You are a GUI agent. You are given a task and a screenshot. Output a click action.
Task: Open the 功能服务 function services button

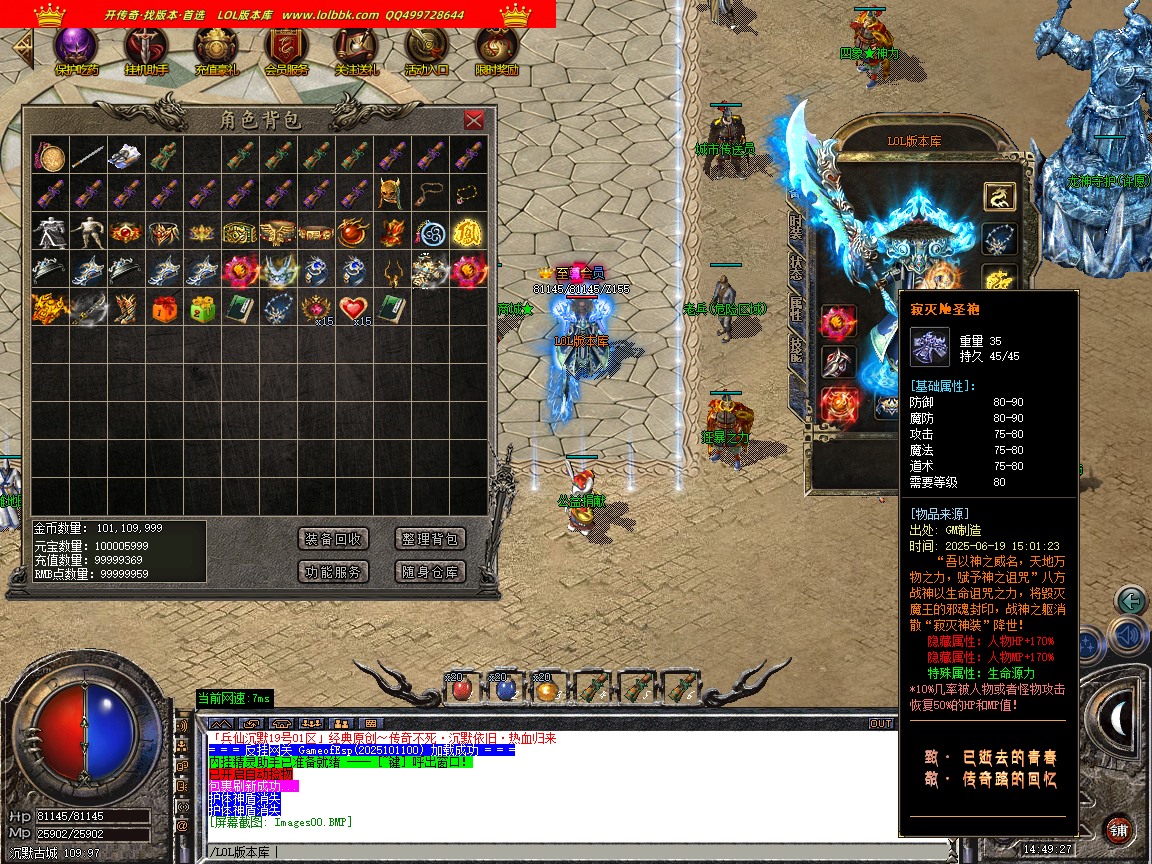click(x=334, y=572)
